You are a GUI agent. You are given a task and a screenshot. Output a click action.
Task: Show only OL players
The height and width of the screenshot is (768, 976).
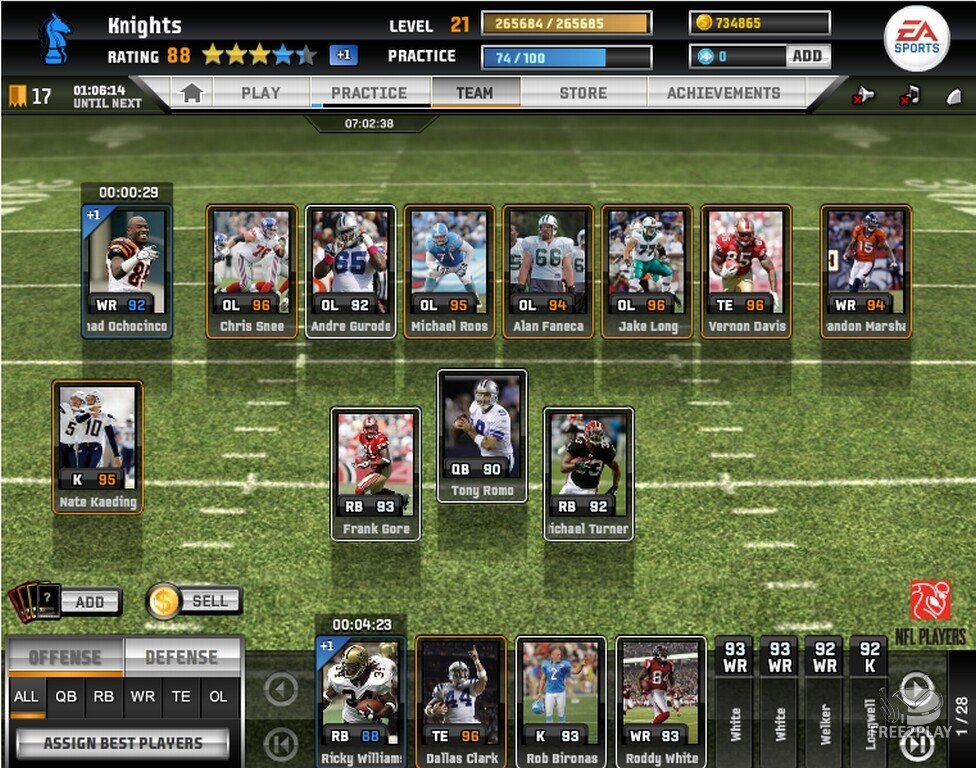pyautogui.click(x=216, y=697)
